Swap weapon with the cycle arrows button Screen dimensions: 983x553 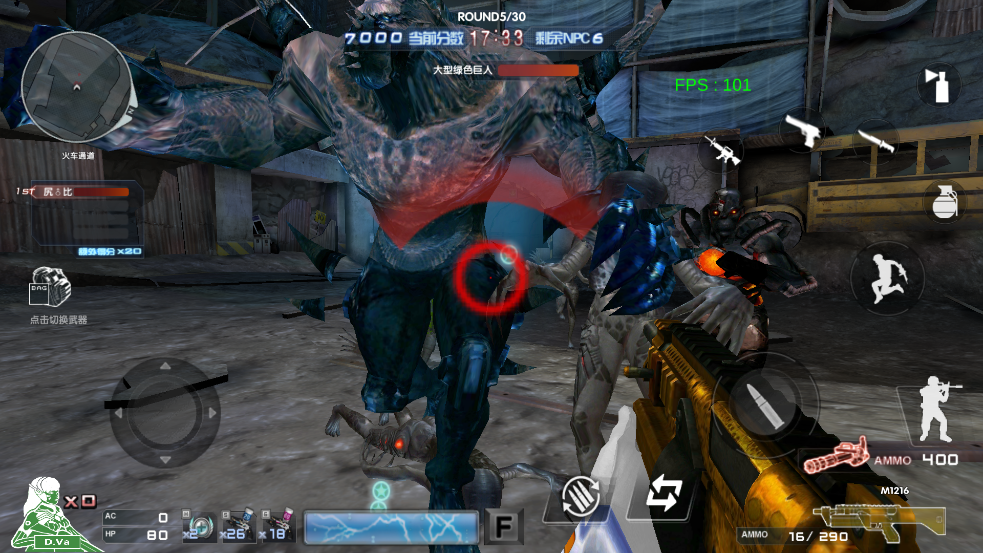(x=663, y=494)
